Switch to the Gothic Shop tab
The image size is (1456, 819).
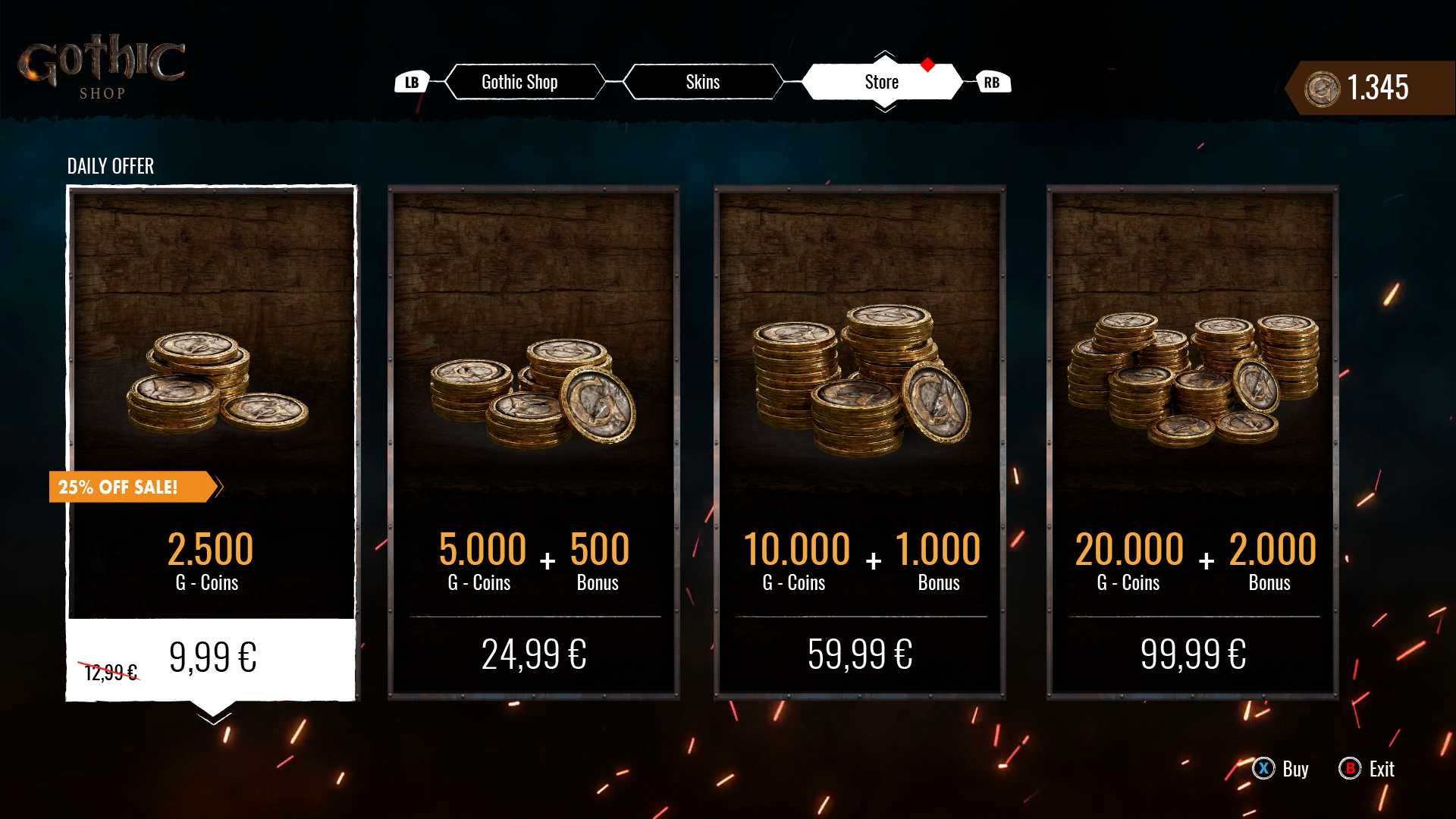tap(520, 82)
